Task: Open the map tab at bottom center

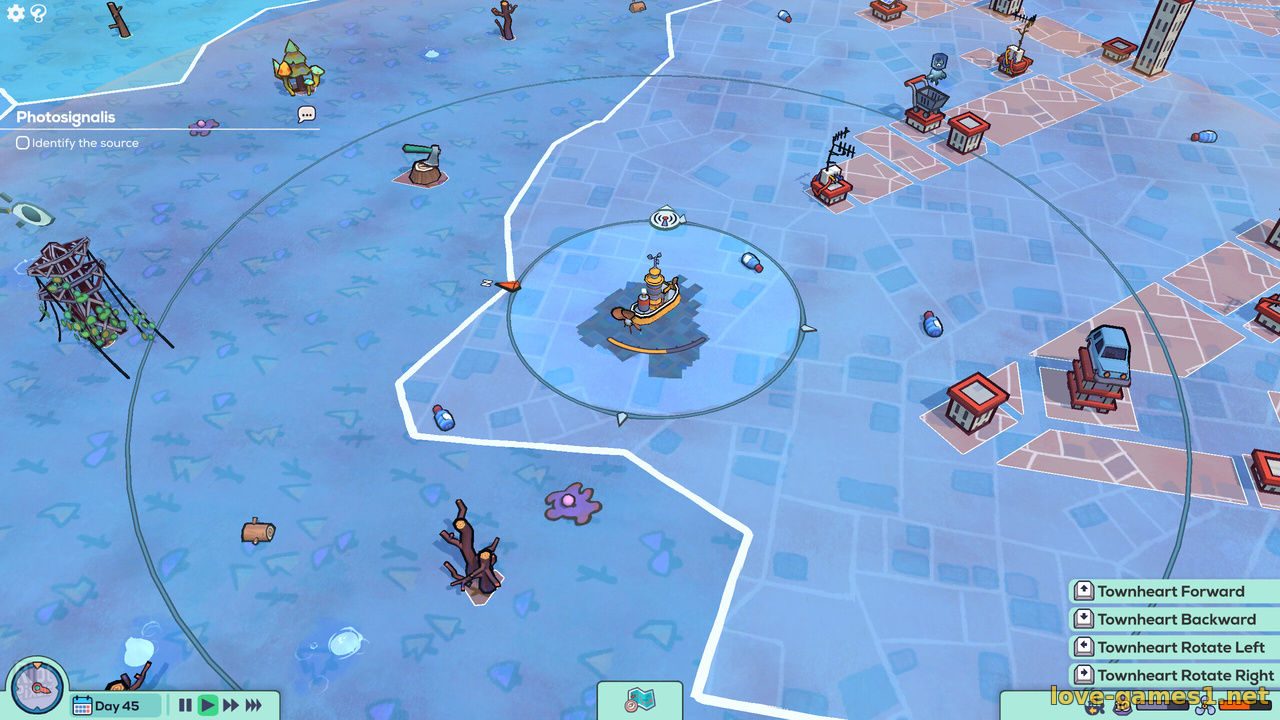Action: [639, 700]
